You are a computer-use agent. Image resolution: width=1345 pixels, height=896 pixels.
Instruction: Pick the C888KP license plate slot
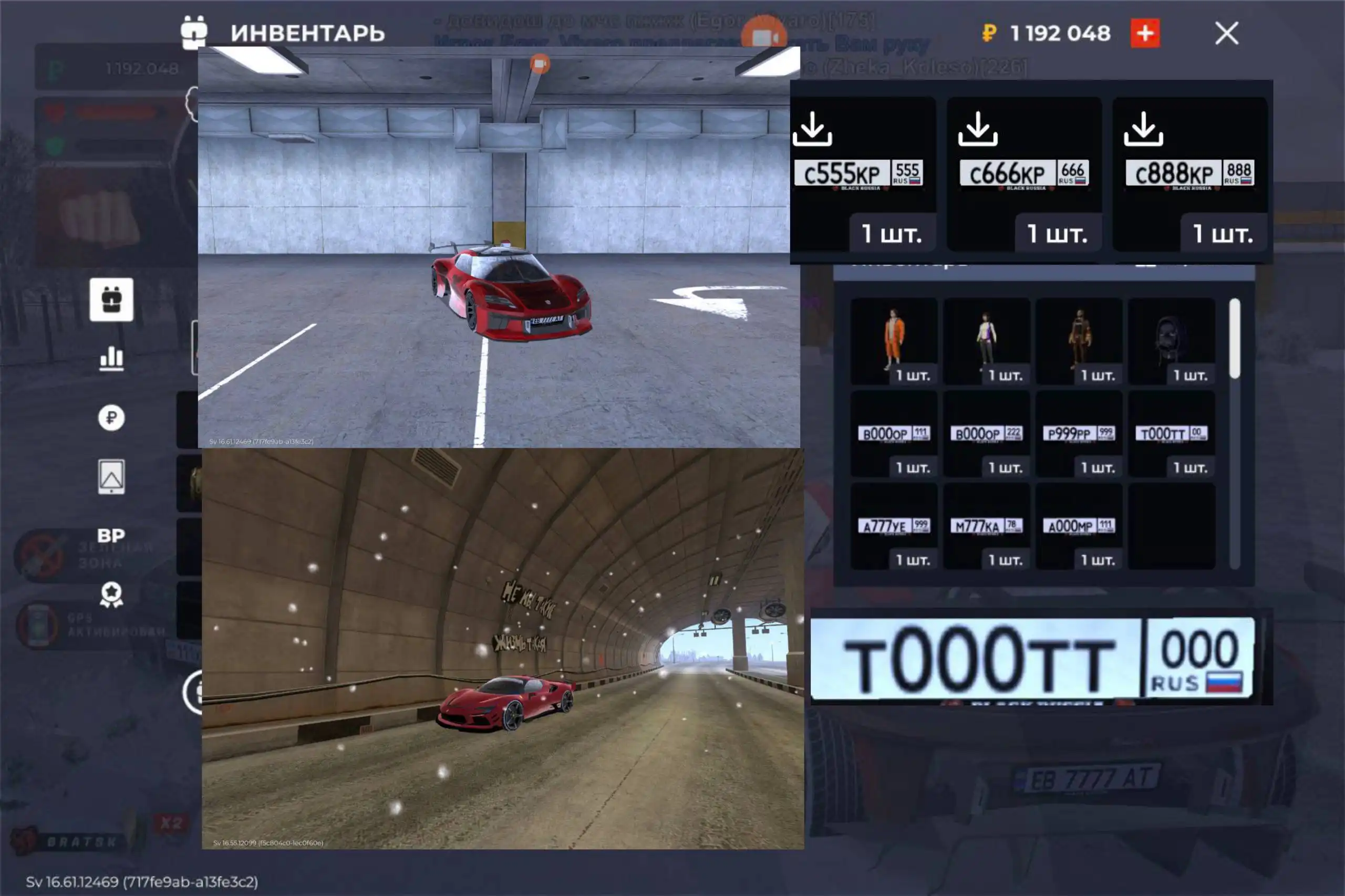[x=1189, y=174]
